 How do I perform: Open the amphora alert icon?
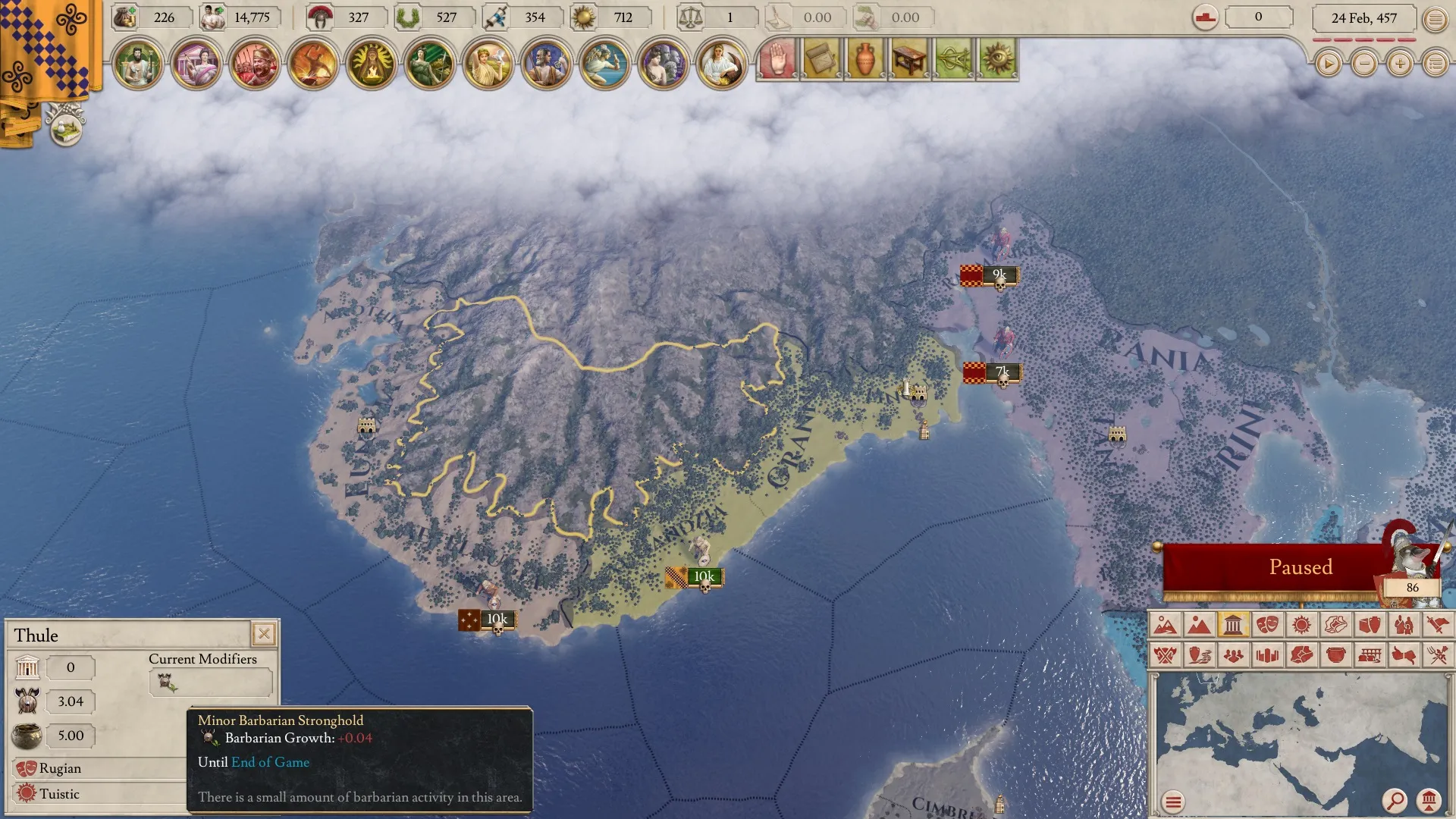865,59
